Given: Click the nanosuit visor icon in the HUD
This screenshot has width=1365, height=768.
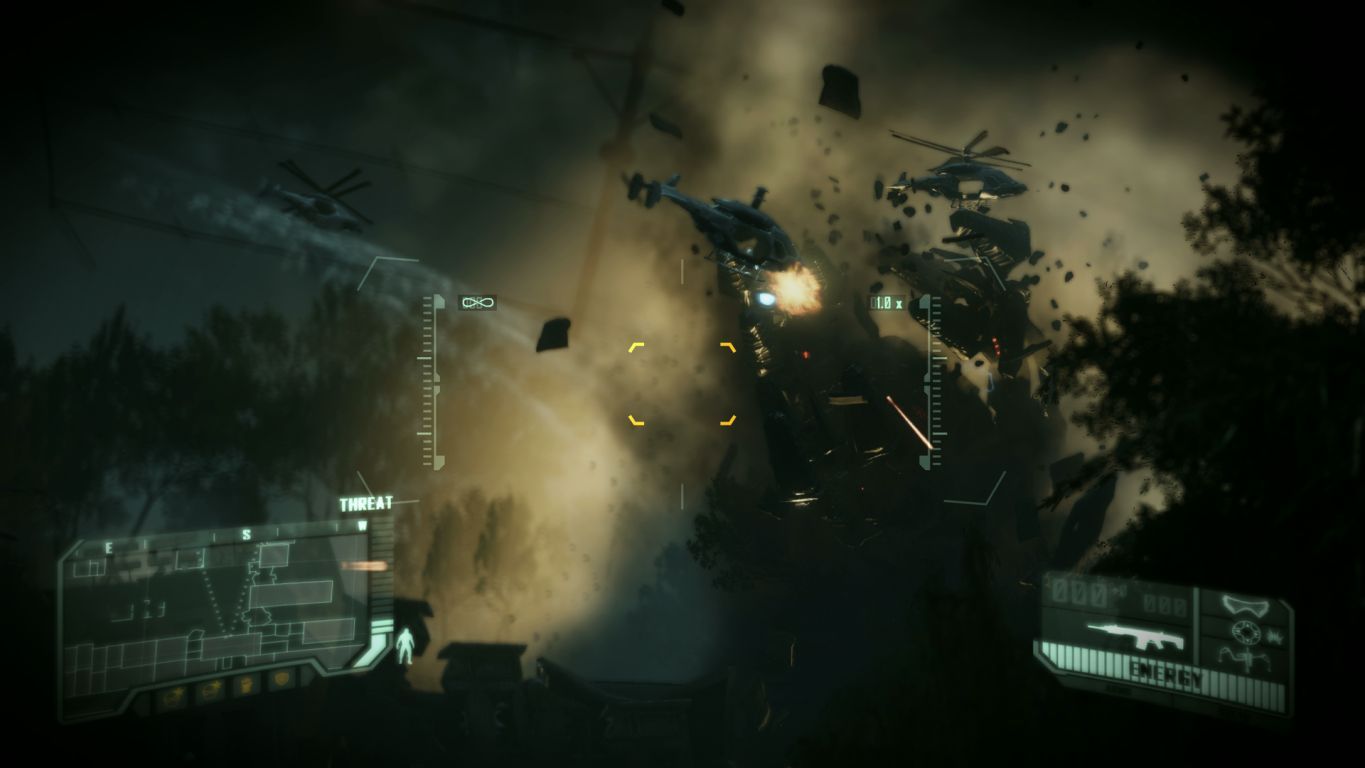Looking at the screenshot, I should (x=1246, y=604).
